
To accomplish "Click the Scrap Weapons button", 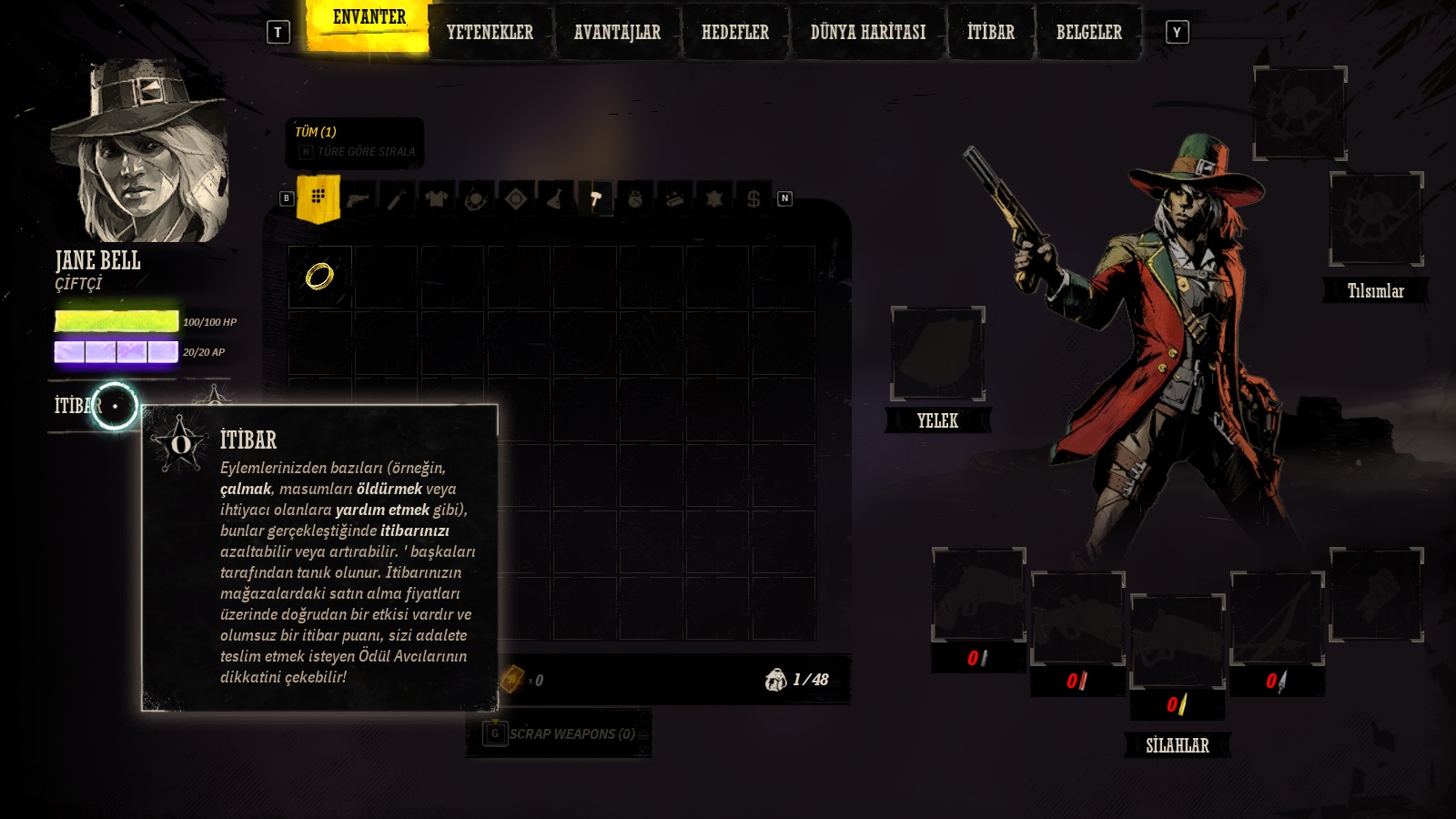I will click(559, 733).
